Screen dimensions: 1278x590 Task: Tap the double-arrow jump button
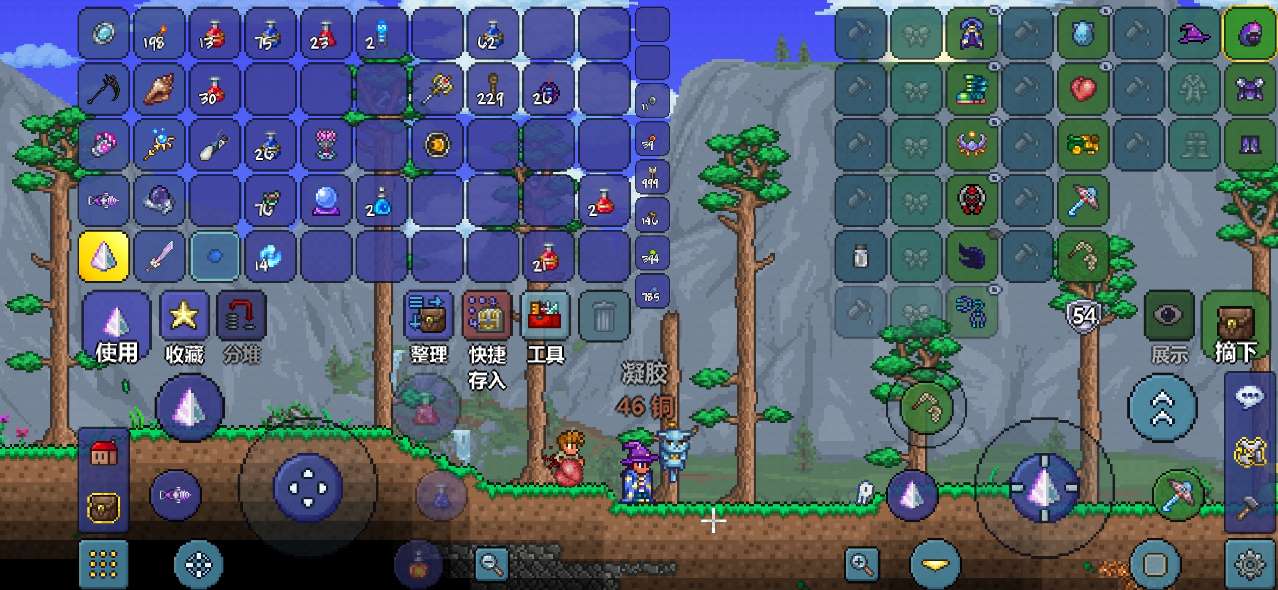pos(1162,408)
